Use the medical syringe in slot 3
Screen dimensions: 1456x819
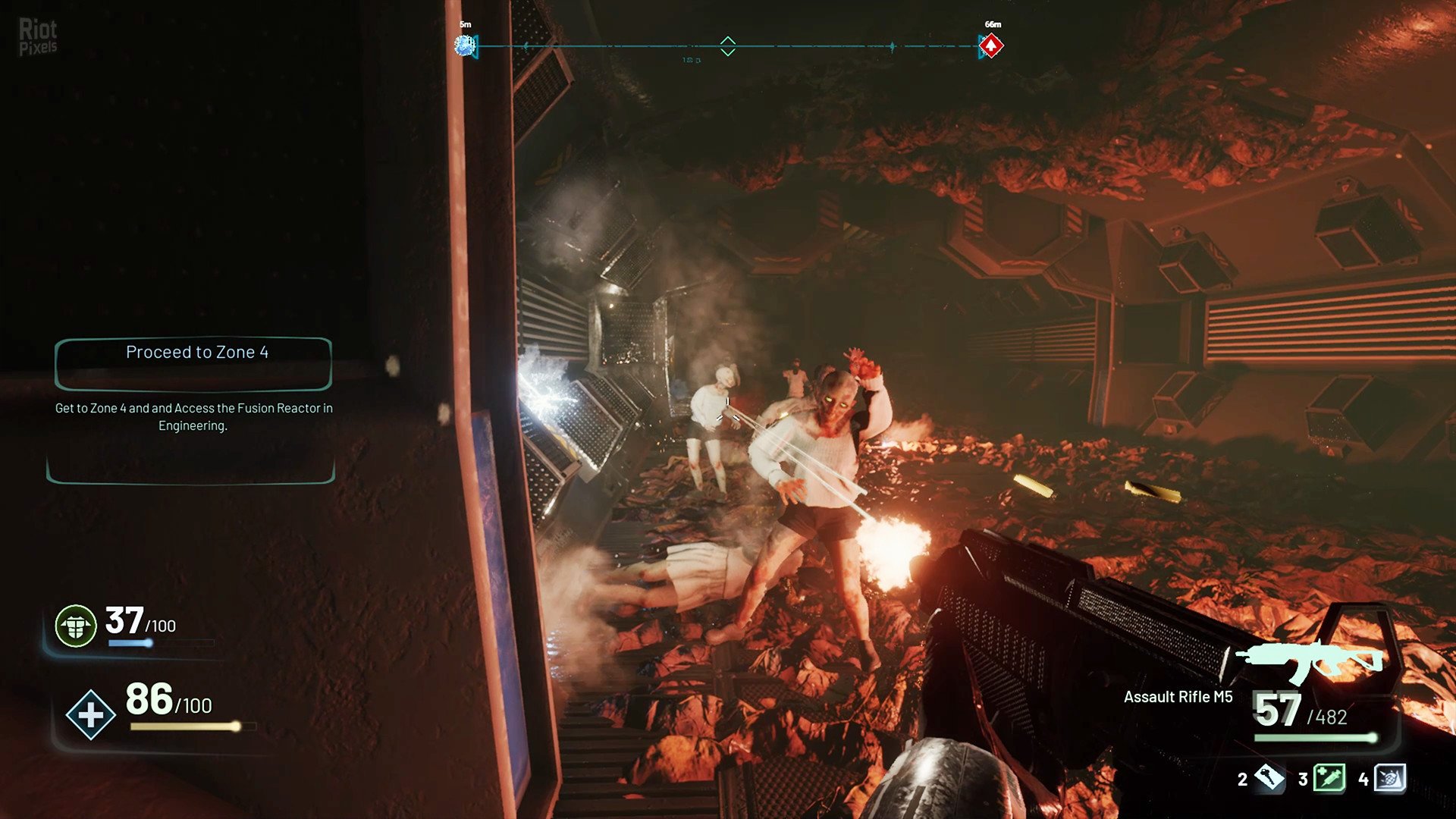tap(1329, 777)
